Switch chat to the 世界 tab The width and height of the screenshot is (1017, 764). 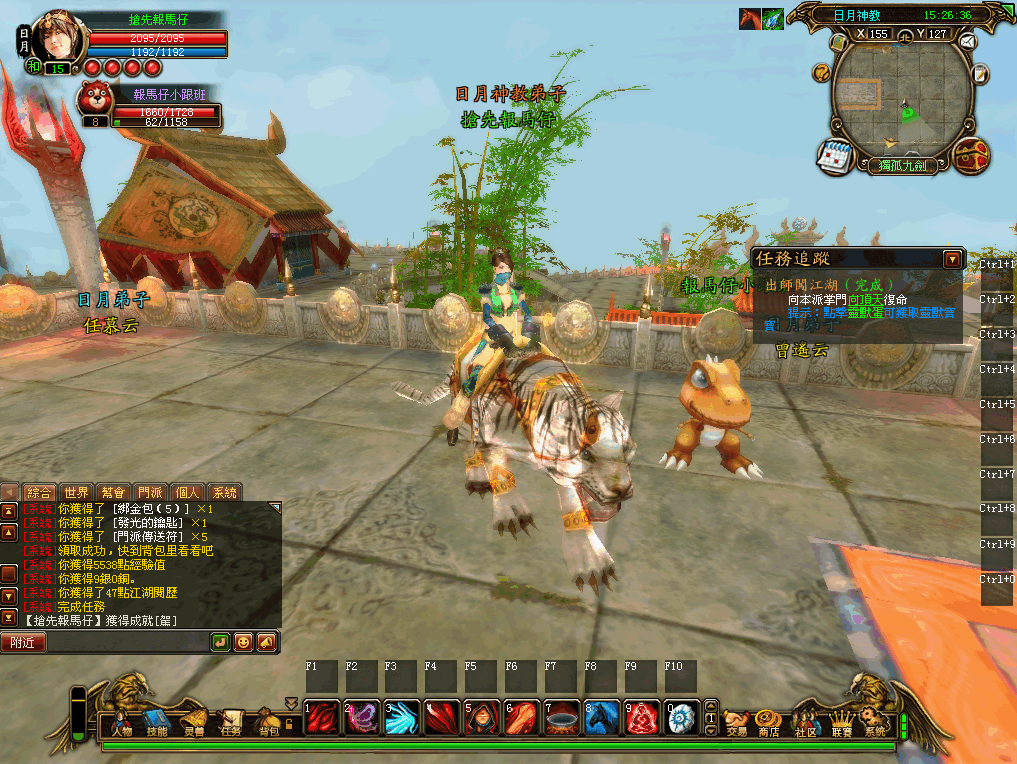[77, 492]
